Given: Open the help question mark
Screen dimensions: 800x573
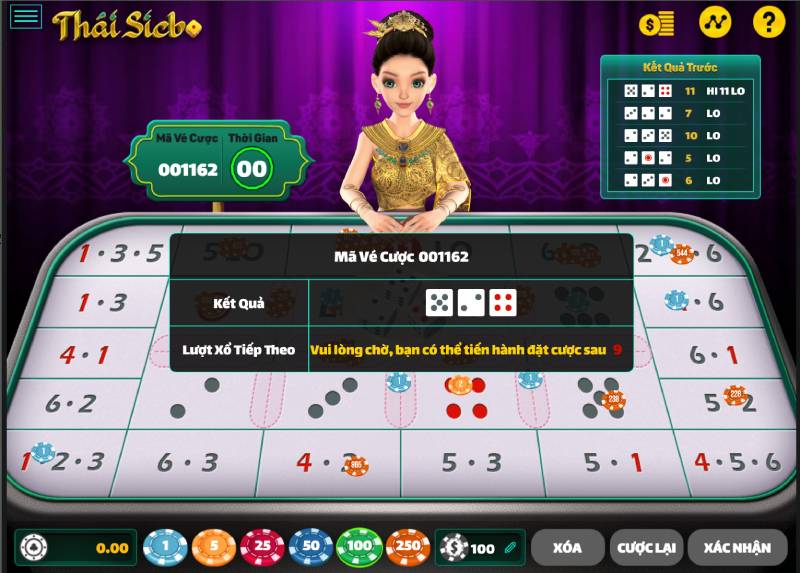Looking at the screenshot, I should tap(768, 21).
